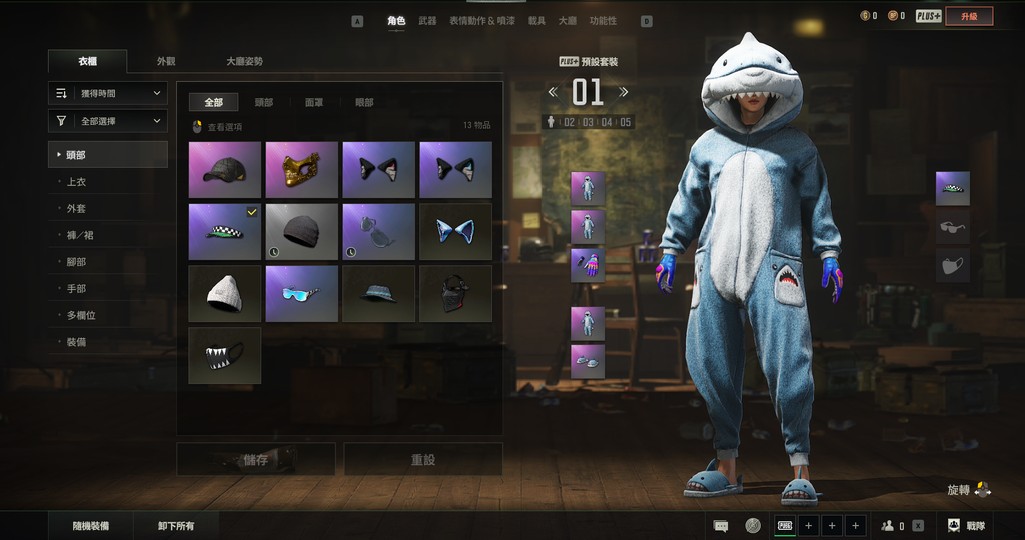Select the 腳部 clothing category
The height and width of the screenshot is (540, 1025).
coord(76,262)
